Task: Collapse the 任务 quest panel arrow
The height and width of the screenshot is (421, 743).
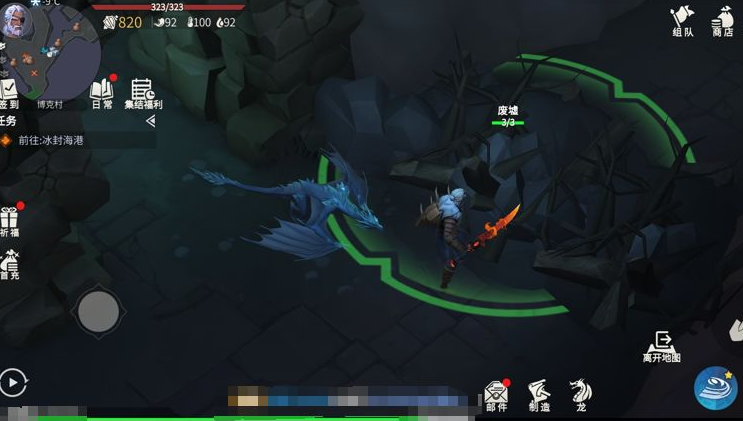Action: [150, 121]
